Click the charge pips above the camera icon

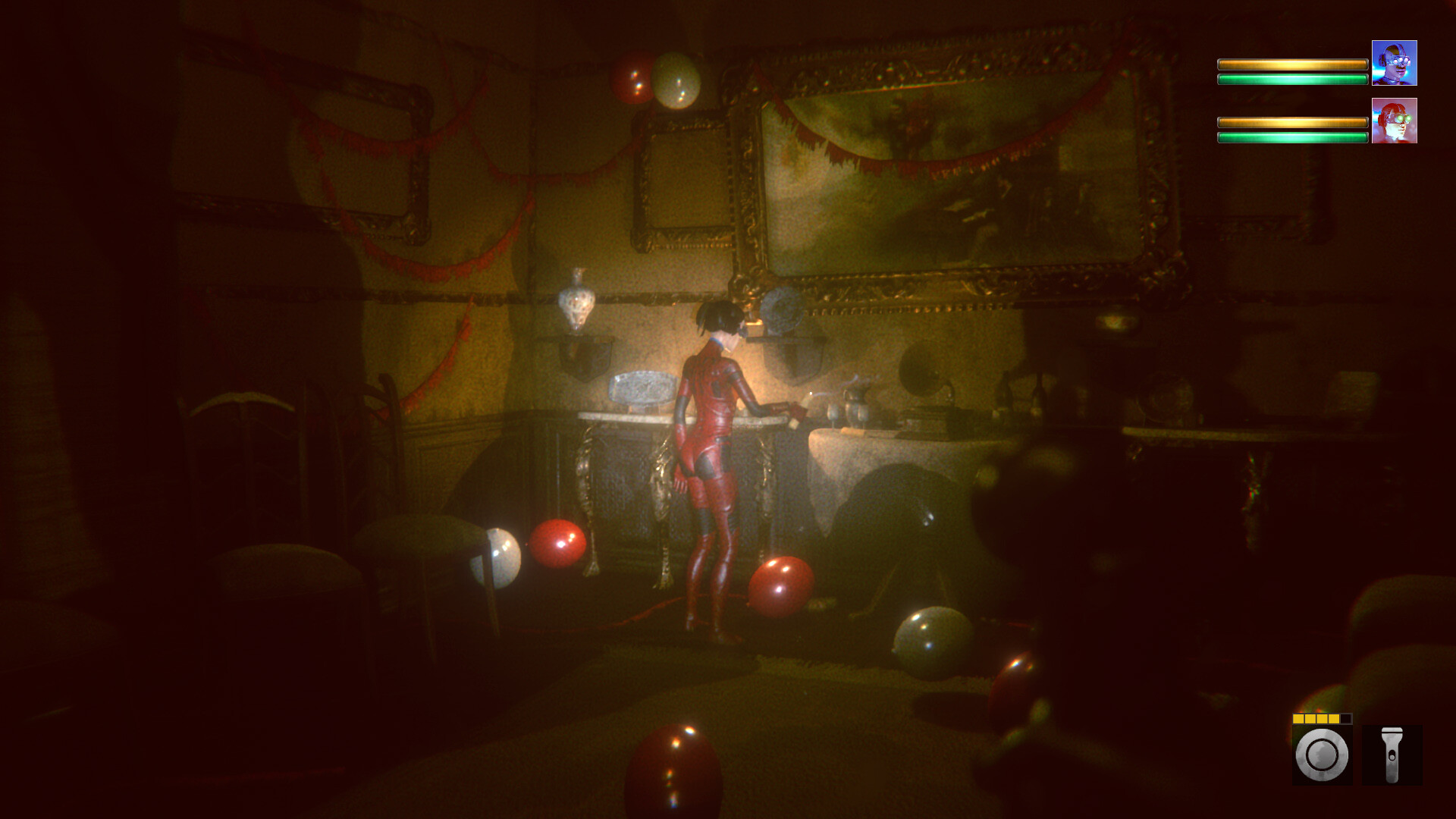(x=1322, y=719)
